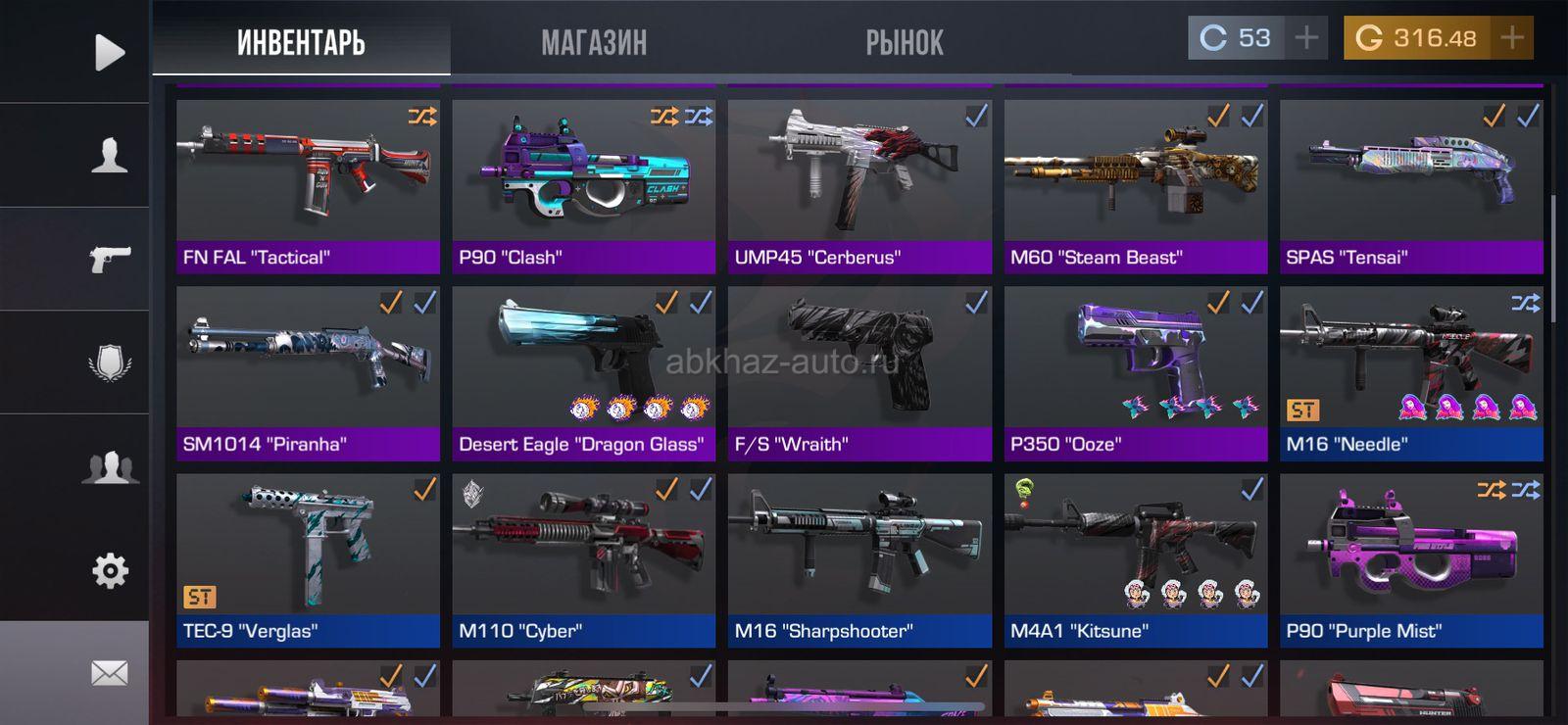Open the friends group icon

[109, 466]
